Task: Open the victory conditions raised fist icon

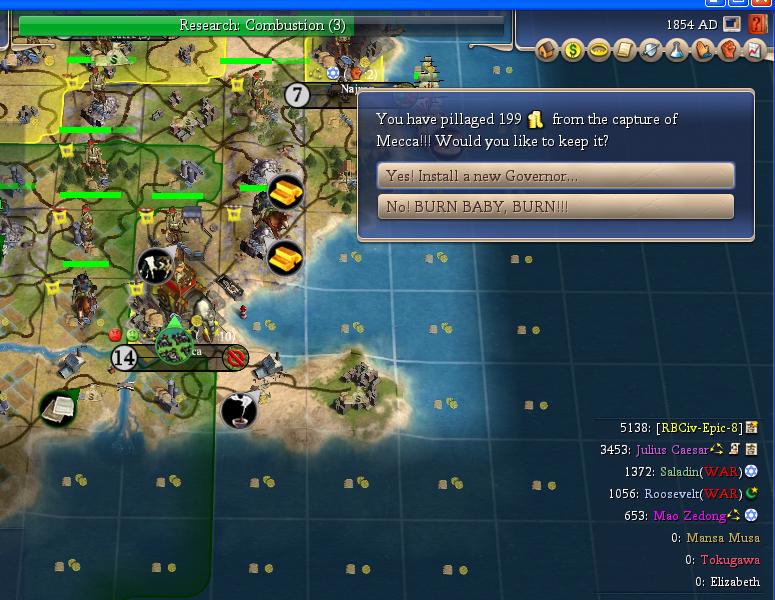Action: [730, 49]
